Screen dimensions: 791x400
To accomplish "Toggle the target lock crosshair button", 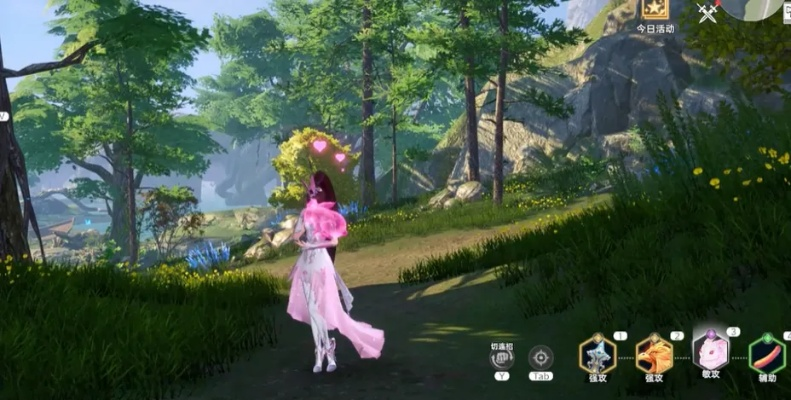I will pyautogui.click(x=541, y=358).
